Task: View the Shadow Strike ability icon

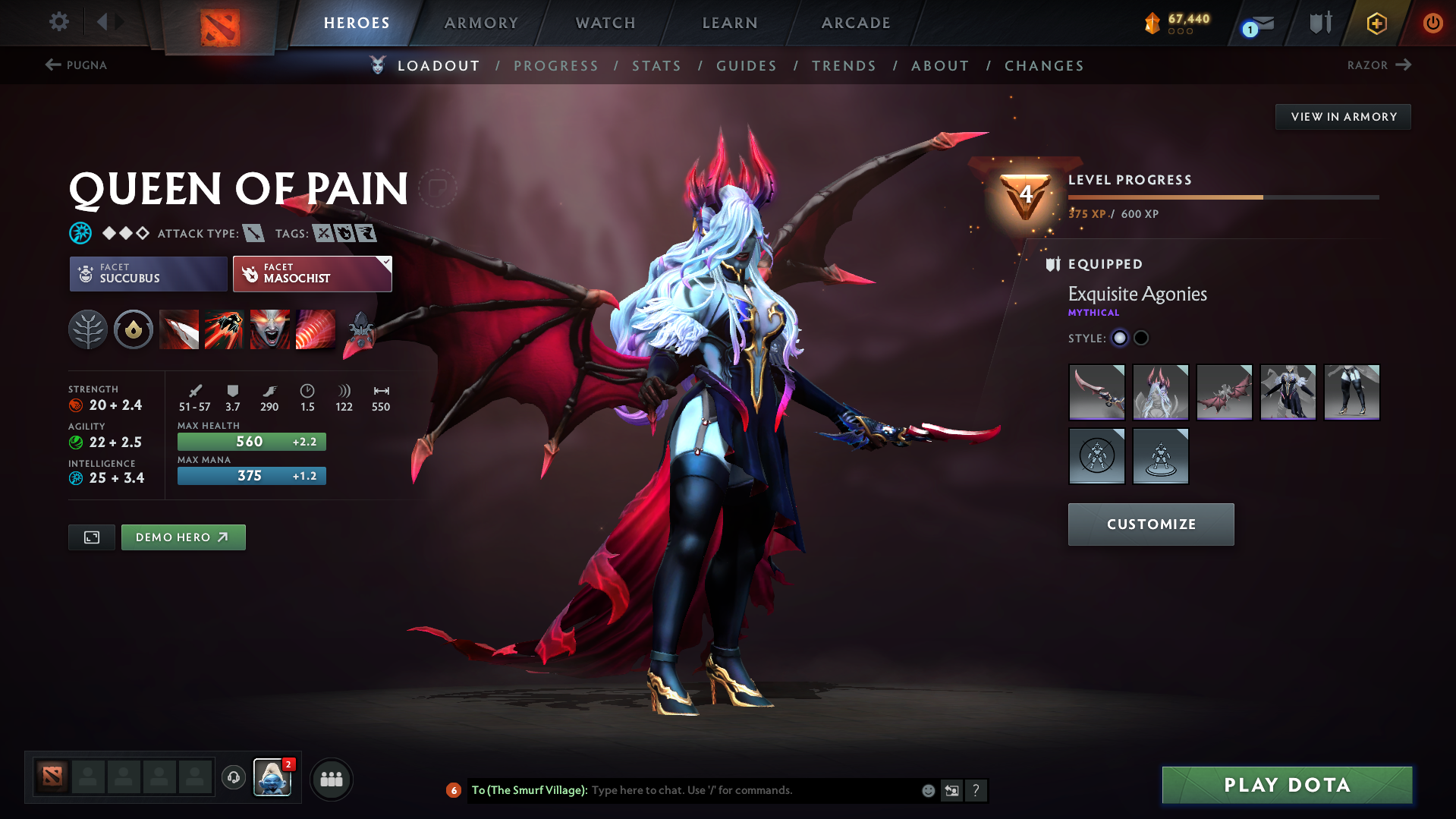Action: click(x=179, y=329)
